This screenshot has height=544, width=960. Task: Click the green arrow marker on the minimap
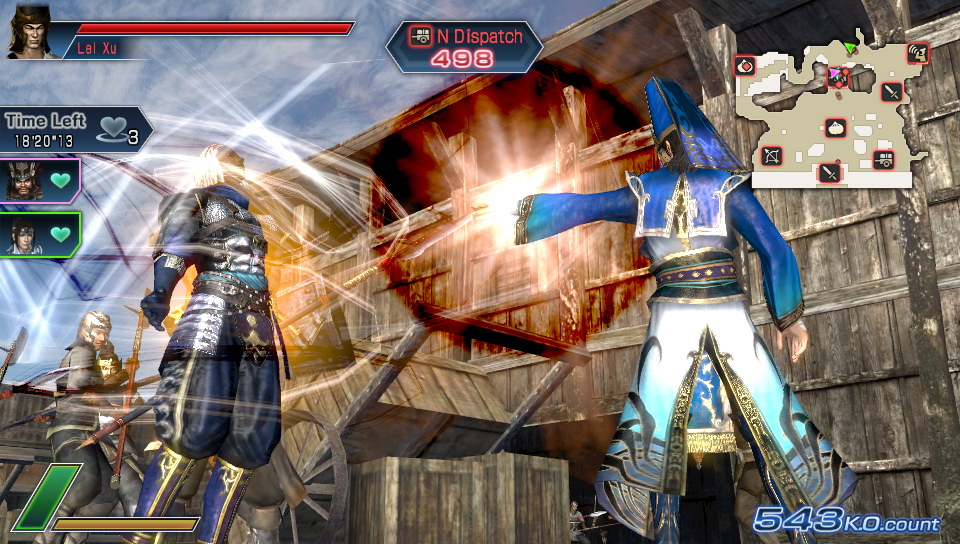(x=851, y=47)
